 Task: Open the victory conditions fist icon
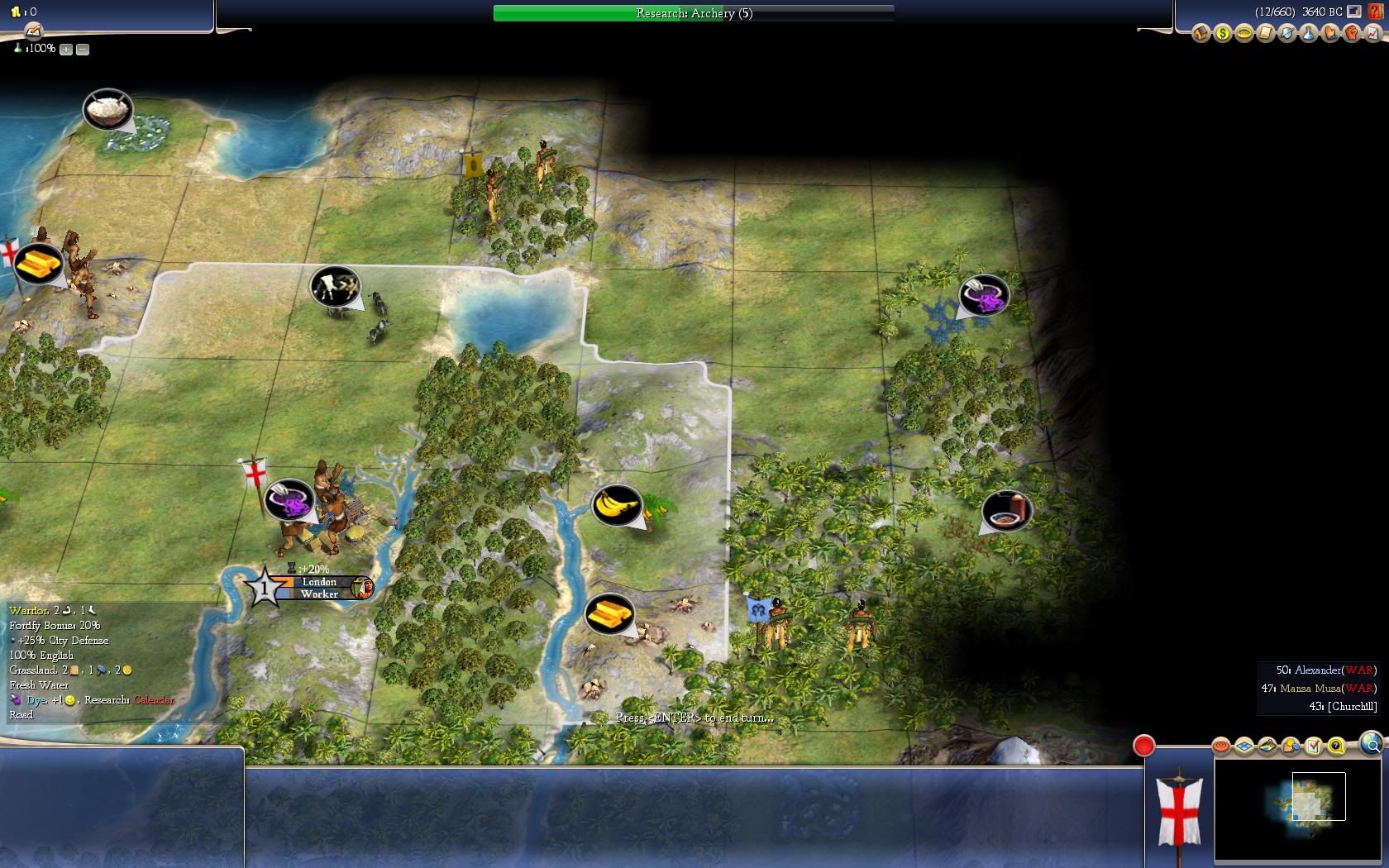tap(1351, 33)
